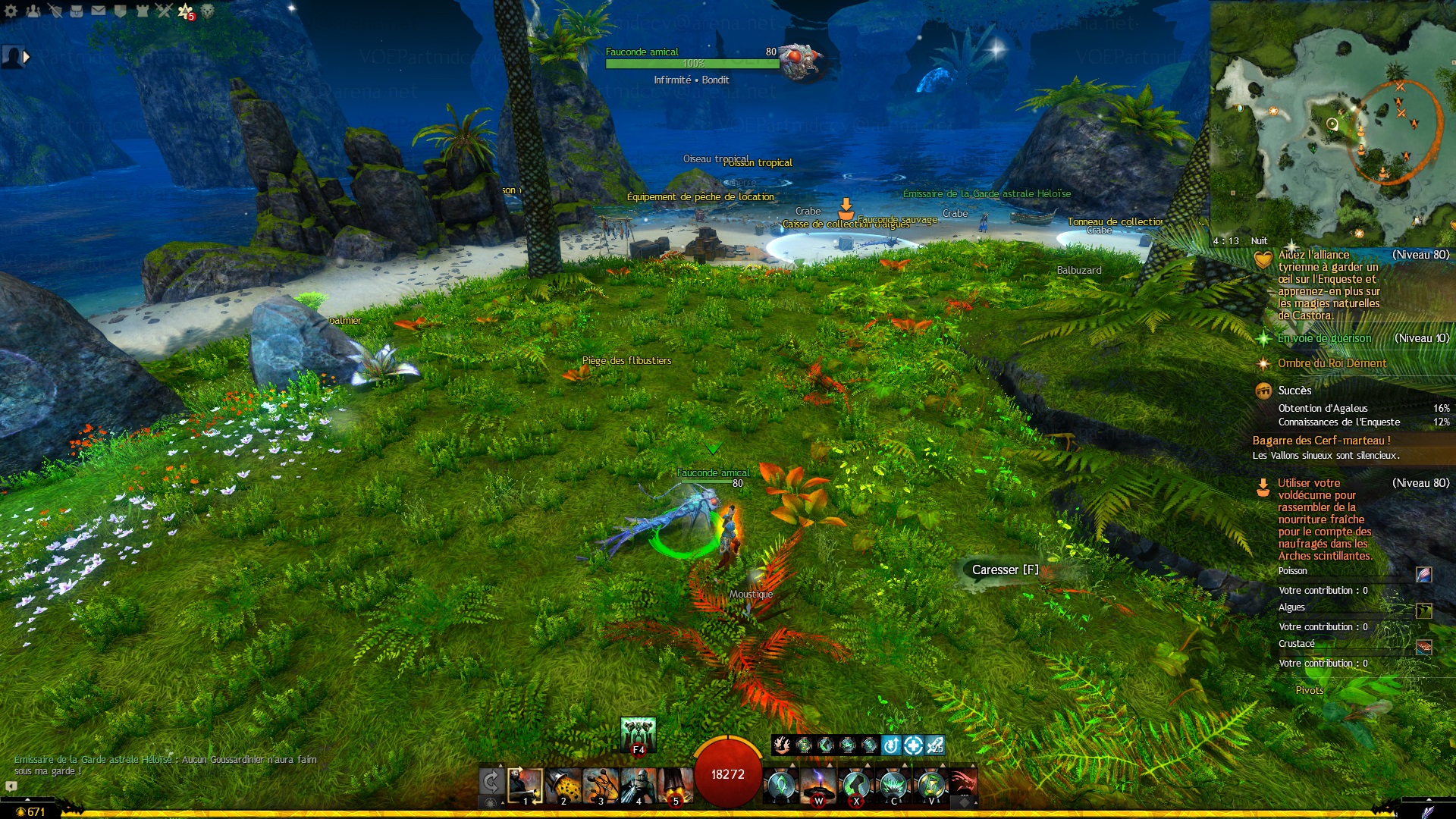Image resolution: width=1456 pixels, height=819 pixels.
Task: Expand the party portrait arrow
Action: tap(27, 57)
